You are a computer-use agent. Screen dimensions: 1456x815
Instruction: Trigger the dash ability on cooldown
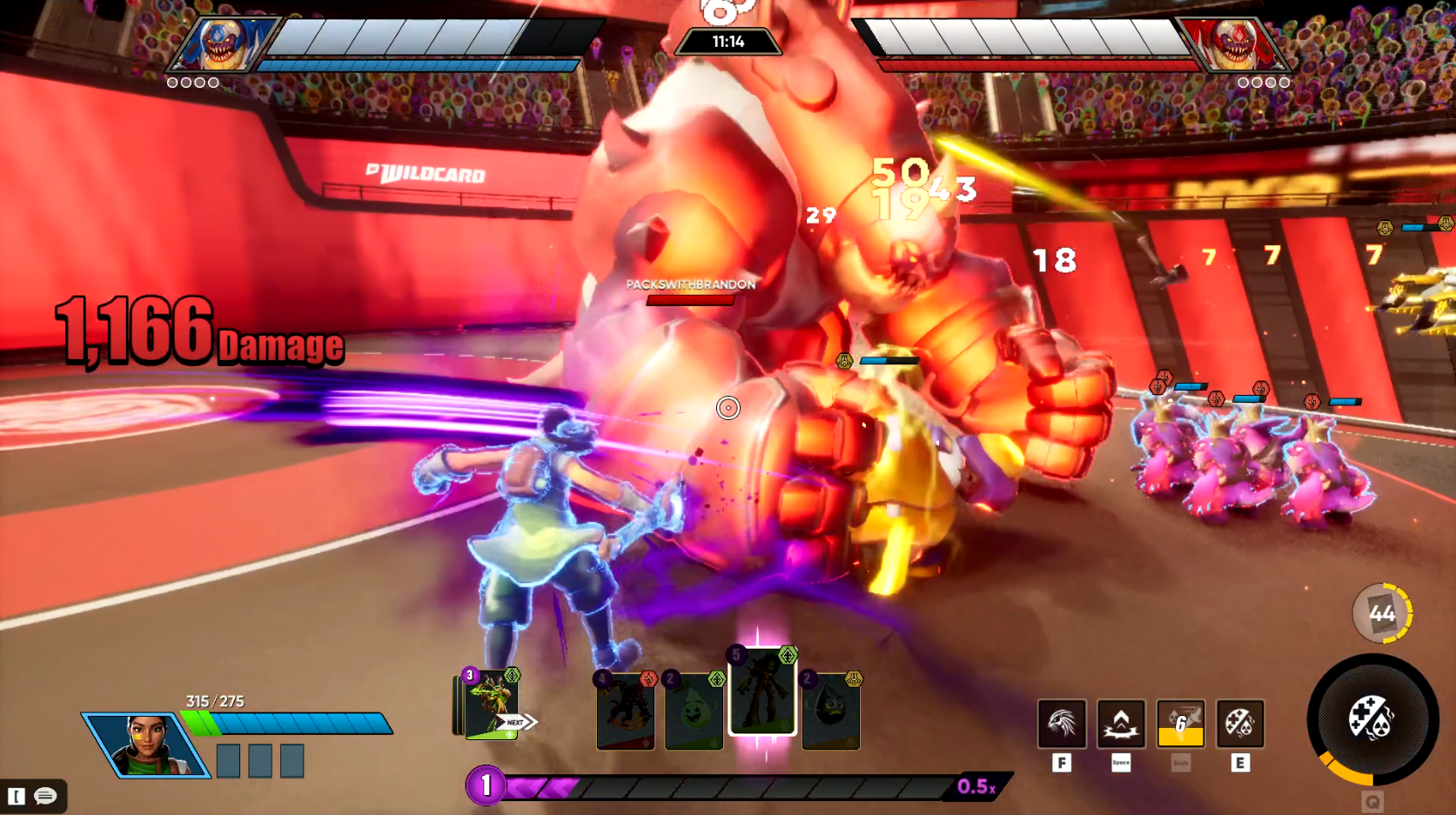1180,724
